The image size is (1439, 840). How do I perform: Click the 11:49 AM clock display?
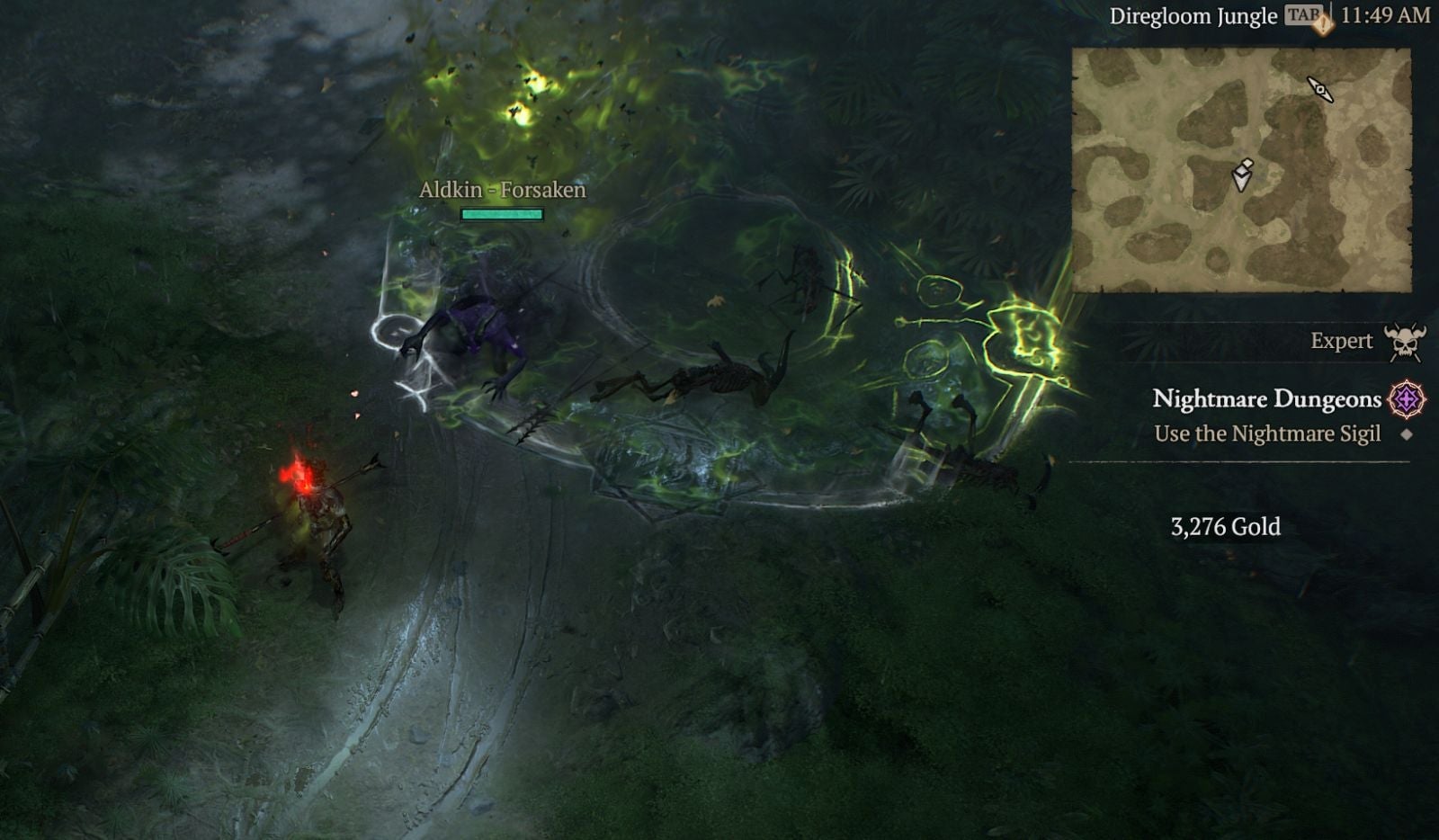point(1387,14)
